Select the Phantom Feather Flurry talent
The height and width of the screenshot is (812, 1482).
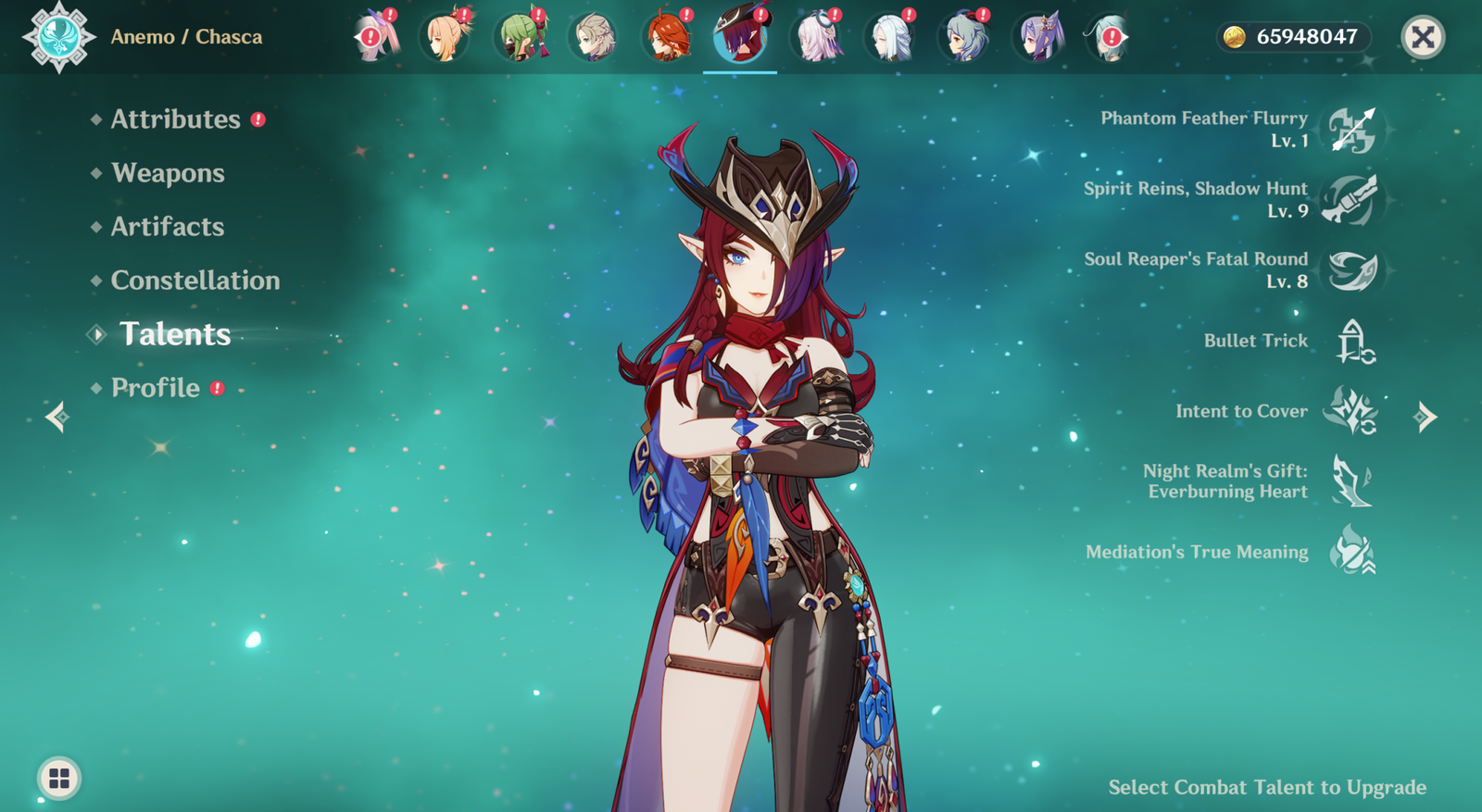1352,130
